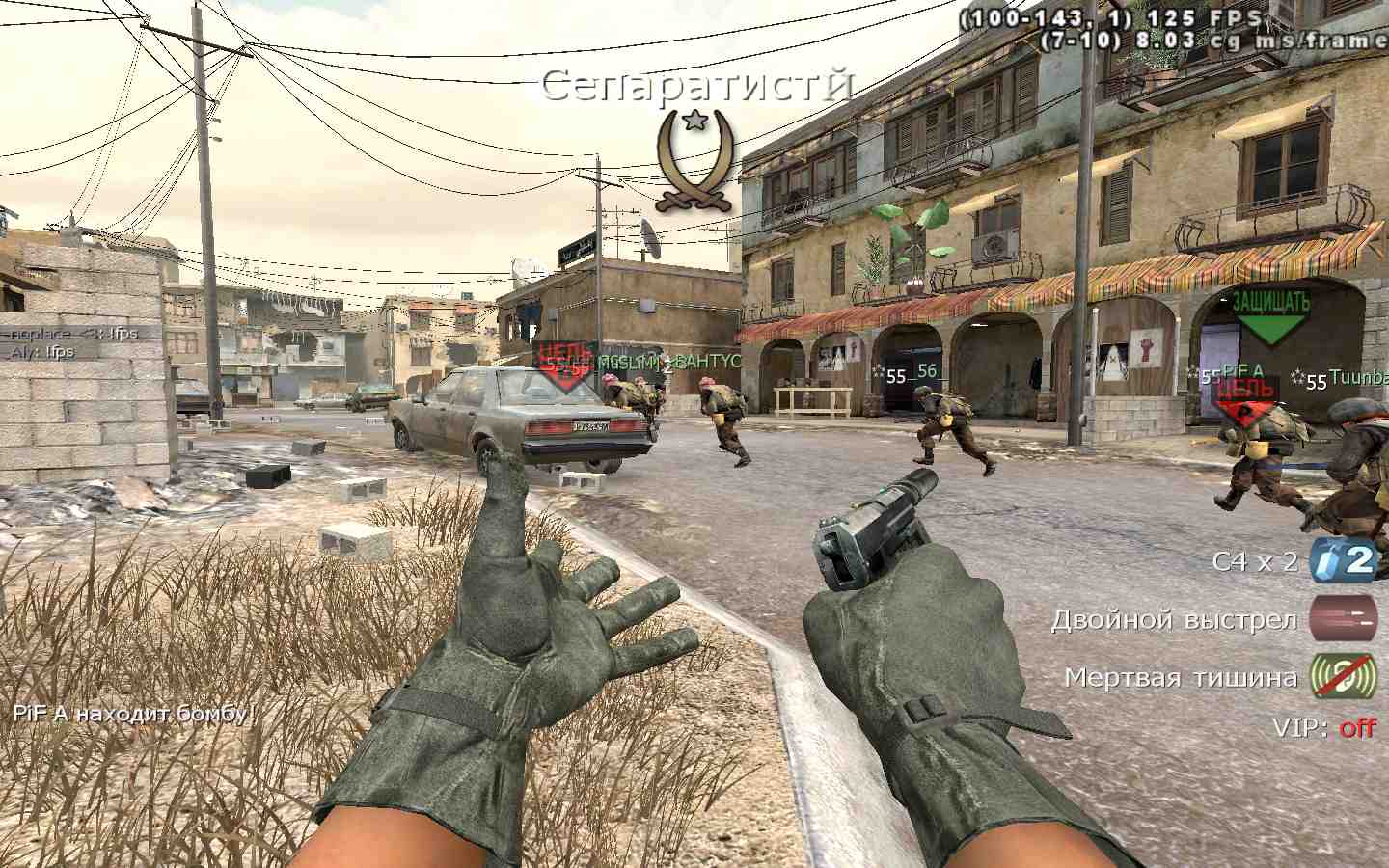Click the C4 x 2 perk icon
The image size is (1389, 868).
(1343, 560)
